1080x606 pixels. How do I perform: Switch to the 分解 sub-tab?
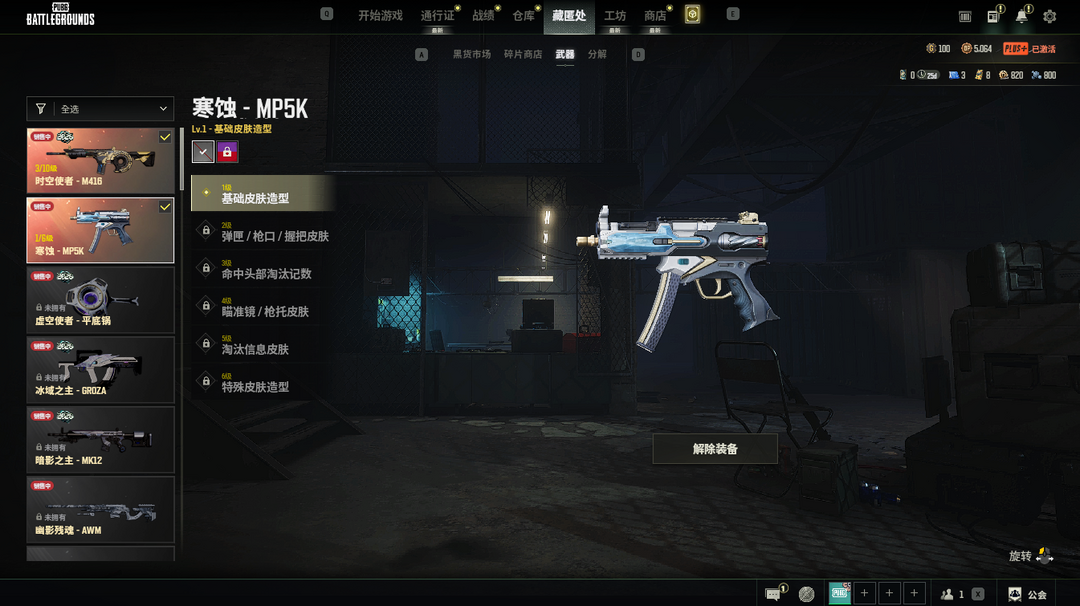[597, 54]
